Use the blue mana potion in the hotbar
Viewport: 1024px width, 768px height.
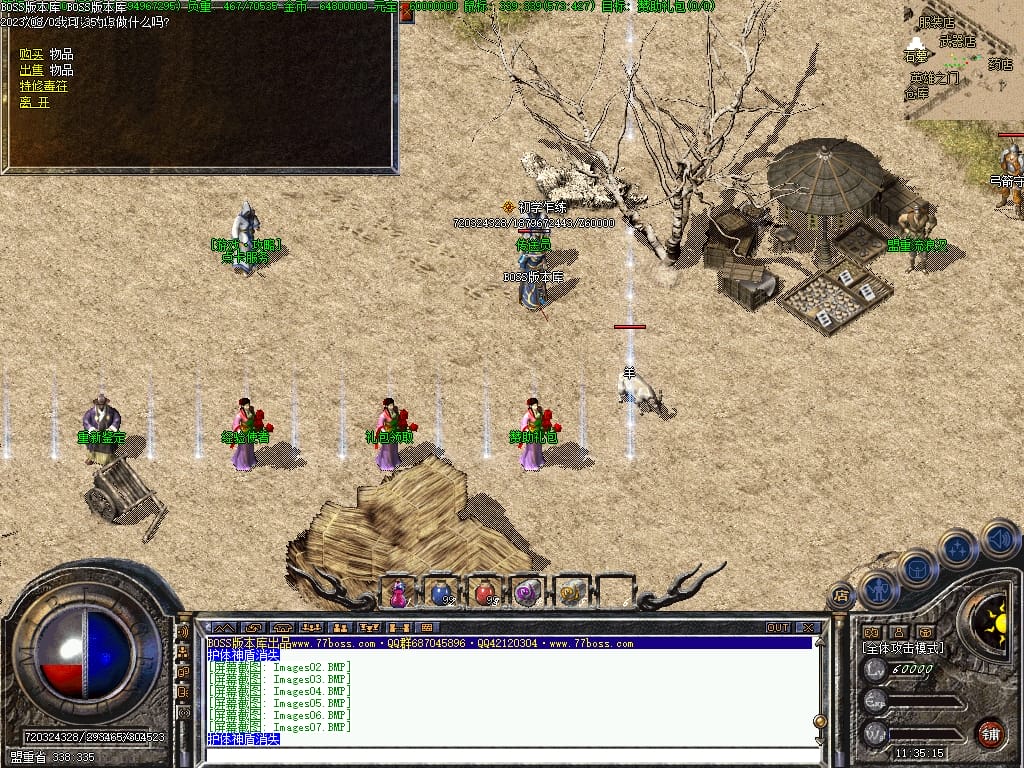coord(441,593)
